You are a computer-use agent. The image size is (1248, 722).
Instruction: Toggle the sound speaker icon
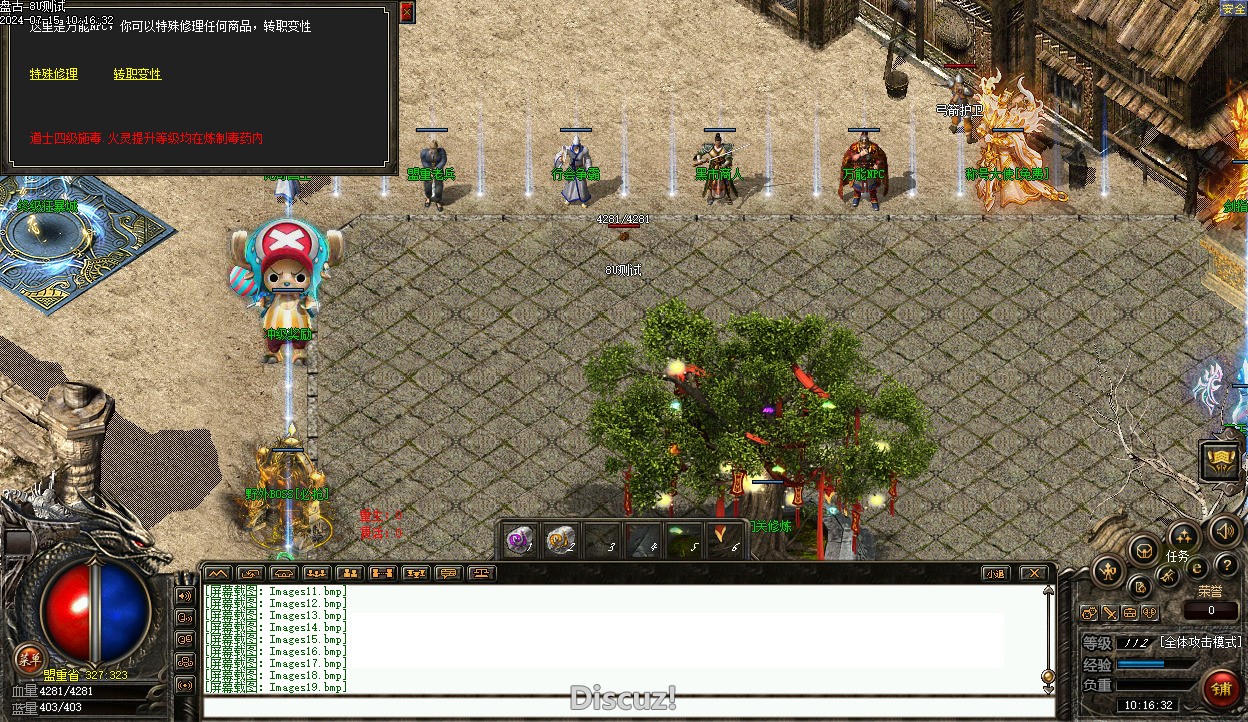(1223, 531)
